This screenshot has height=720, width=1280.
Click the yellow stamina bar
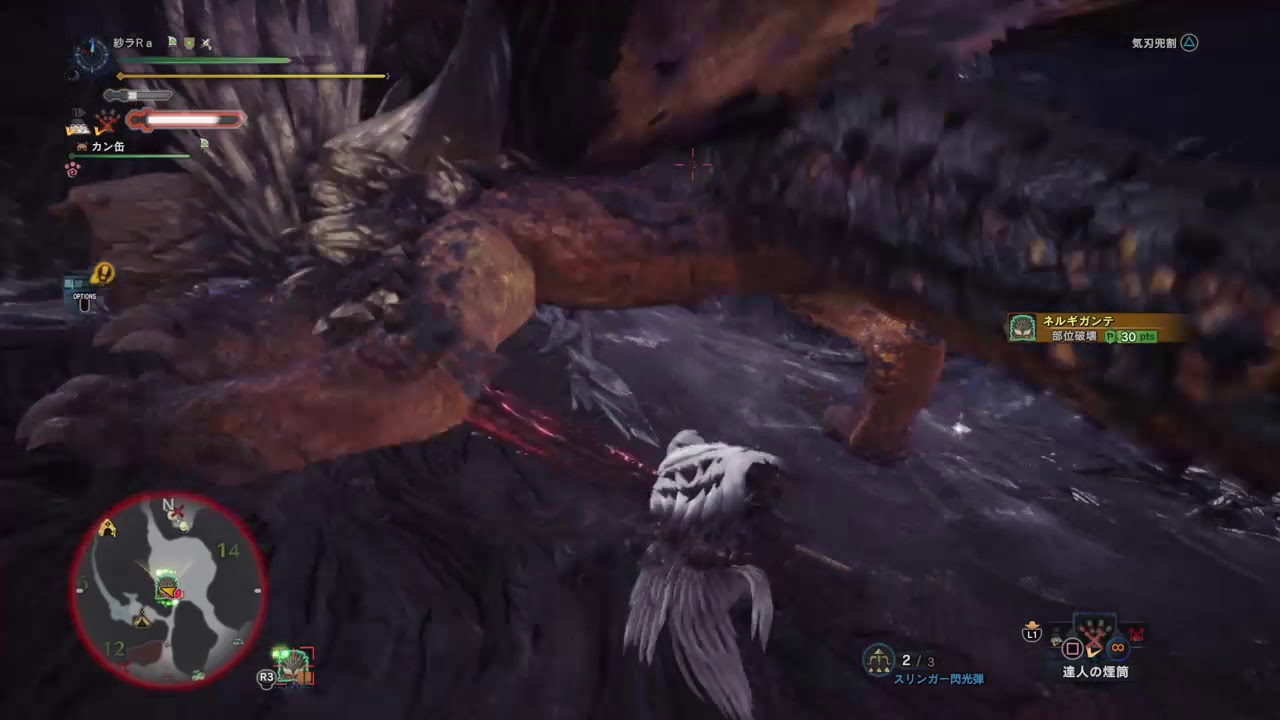(x=250, y=75)
